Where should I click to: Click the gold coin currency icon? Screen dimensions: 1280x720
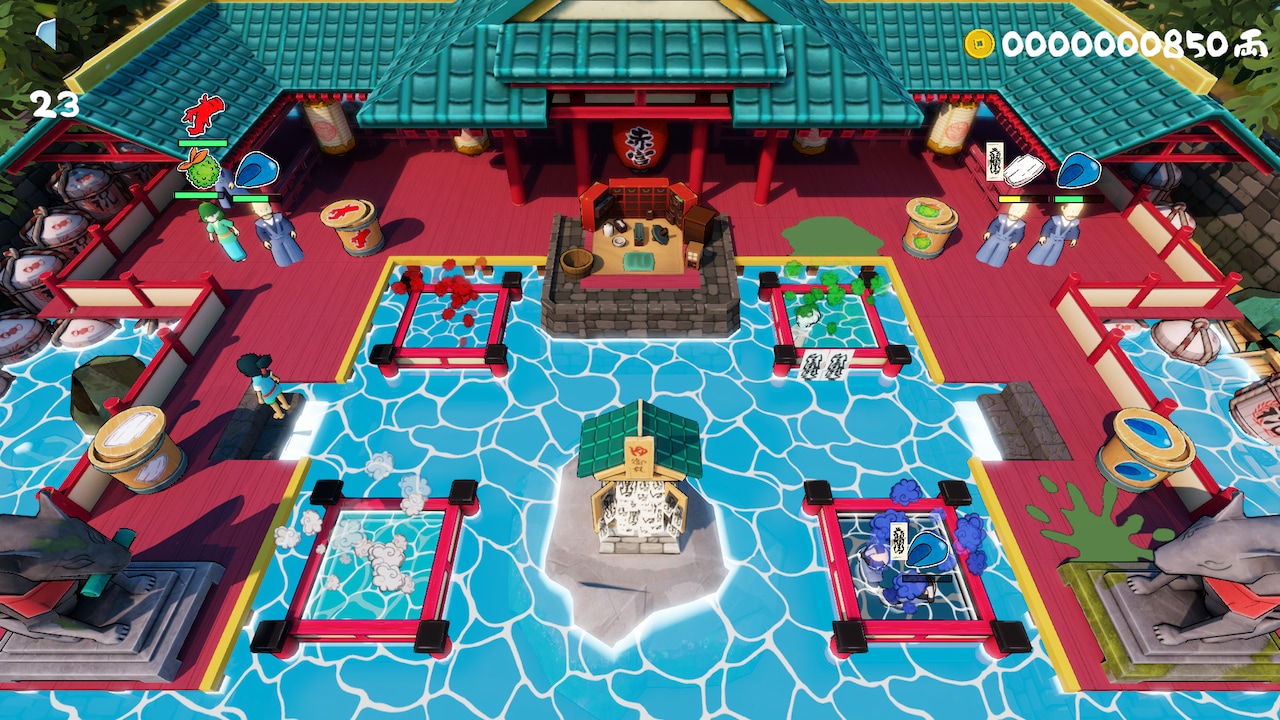pyautogui.click(x=977, y=42)
